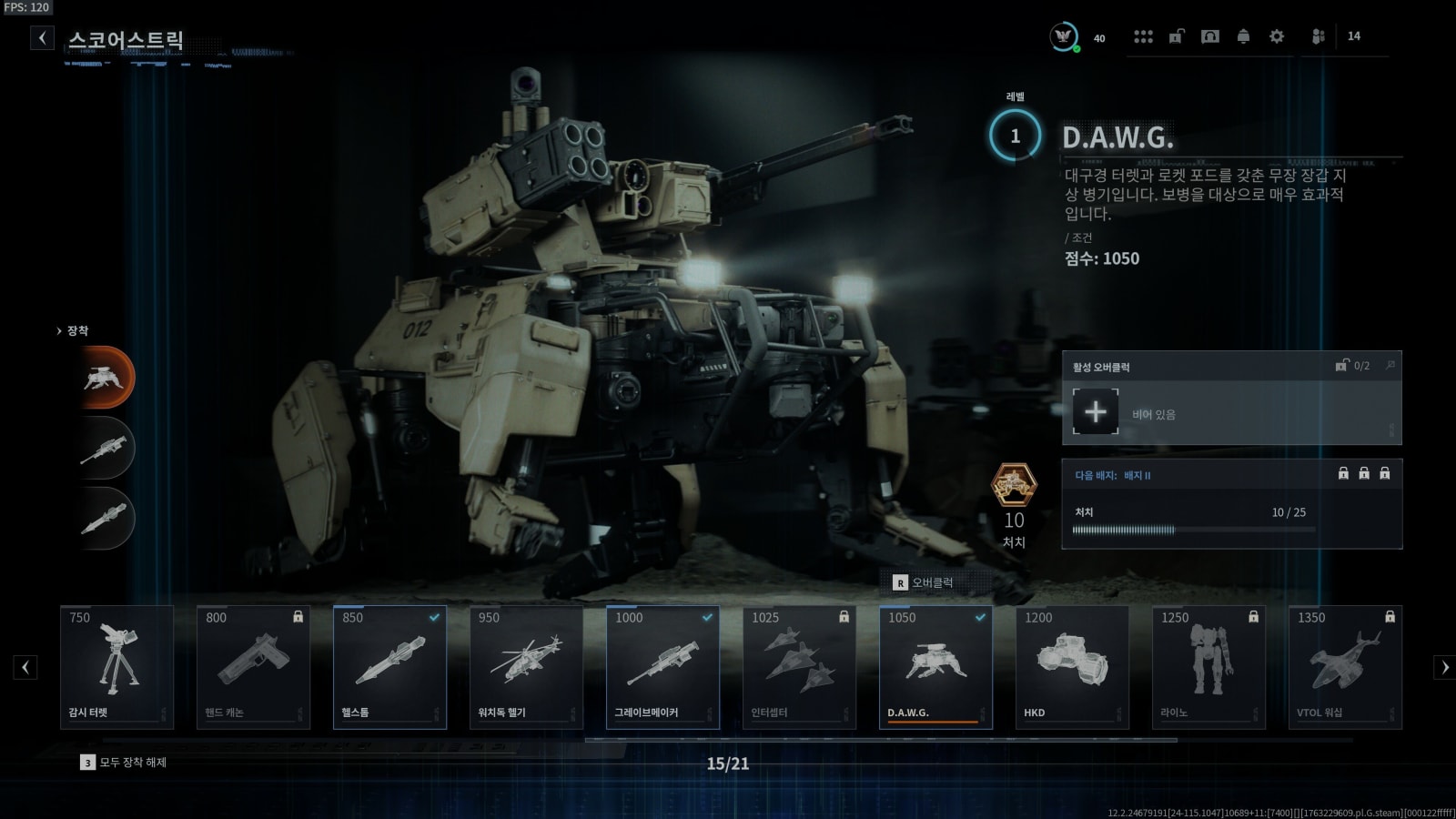
Task: Open the friends list icon
Action: (x=1318, y=36)
